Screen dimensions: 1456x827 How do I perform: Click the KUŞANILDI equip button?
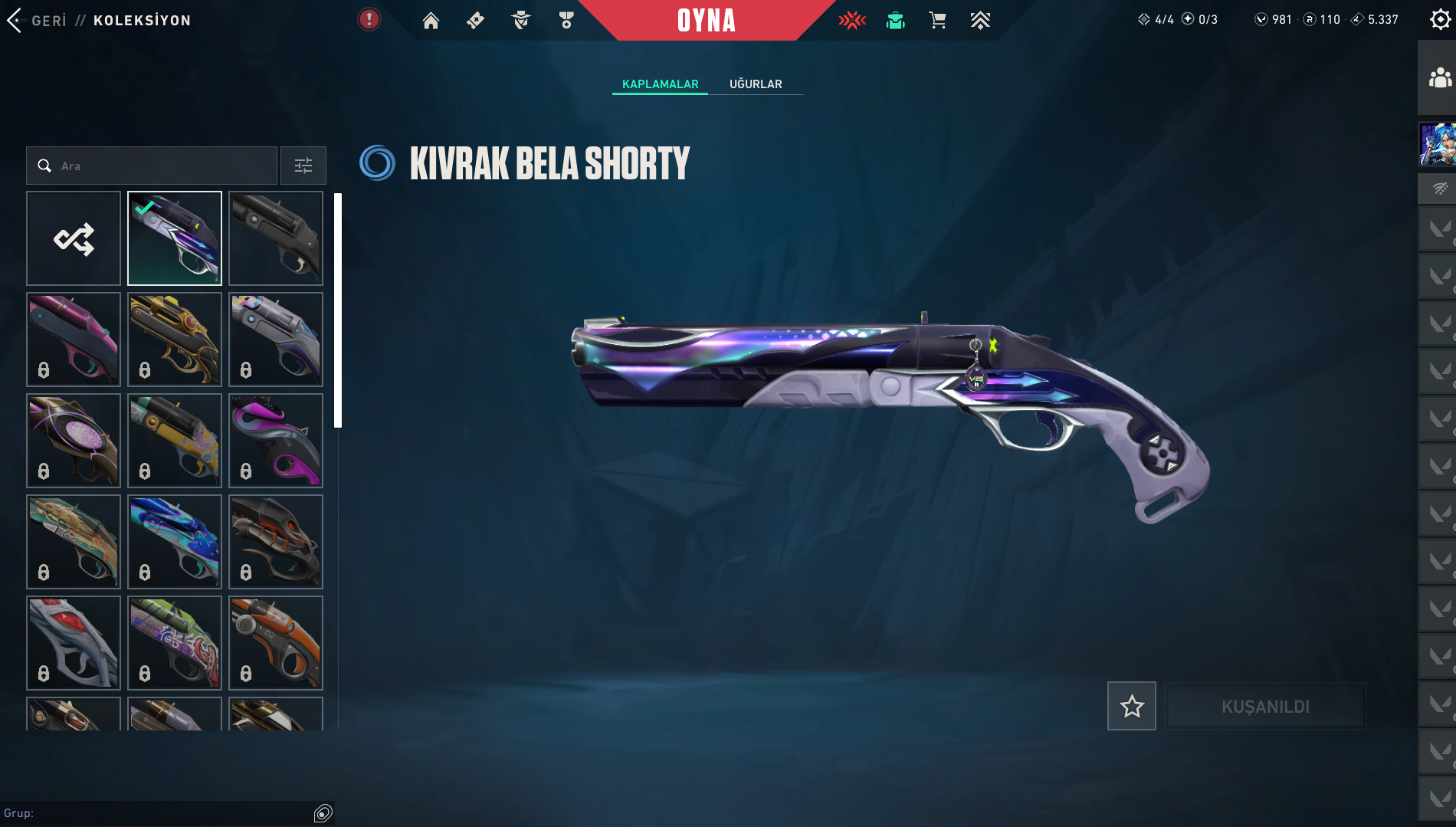pyautogui.click(x=1265, y=706)
